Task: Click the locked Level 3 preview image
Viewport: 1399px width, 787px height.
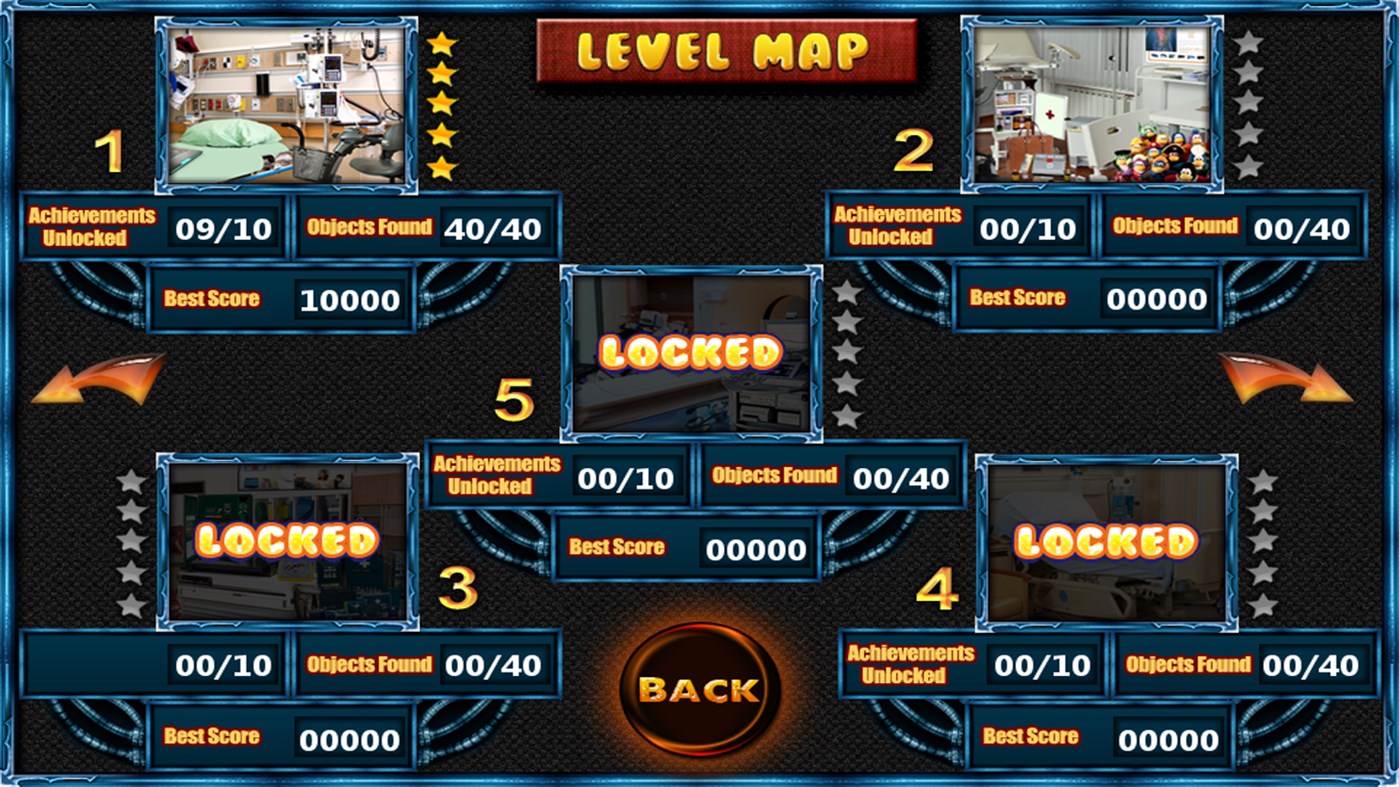Action: tap(285, 540)
